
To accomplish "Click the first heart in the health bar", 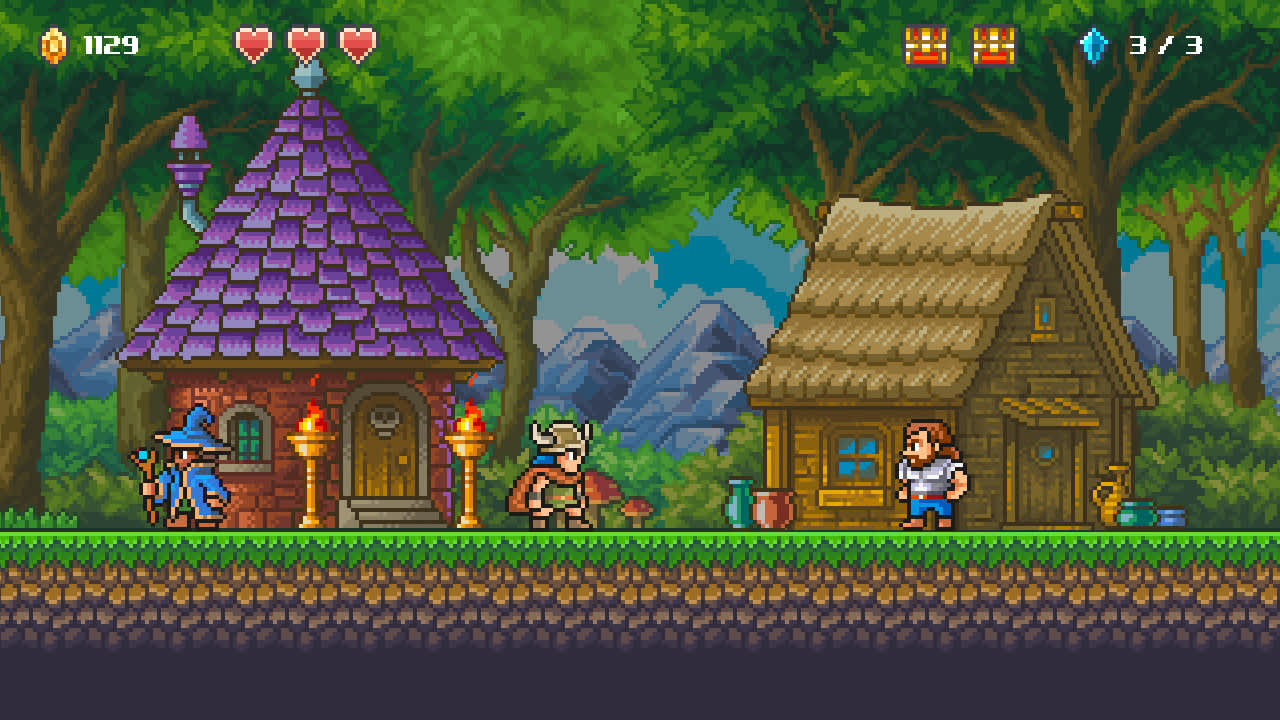I will (x=256, y=44).
